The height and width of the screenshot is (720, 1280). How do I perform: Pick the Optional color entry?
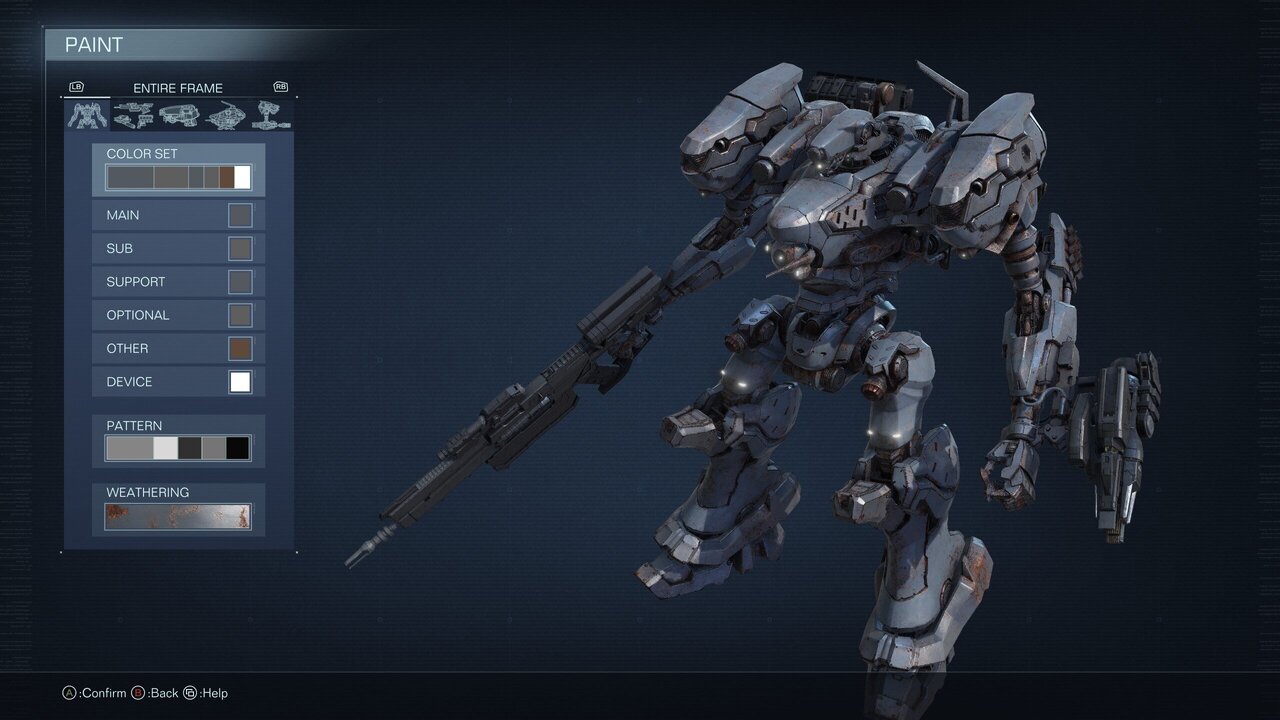coord(179,315)
